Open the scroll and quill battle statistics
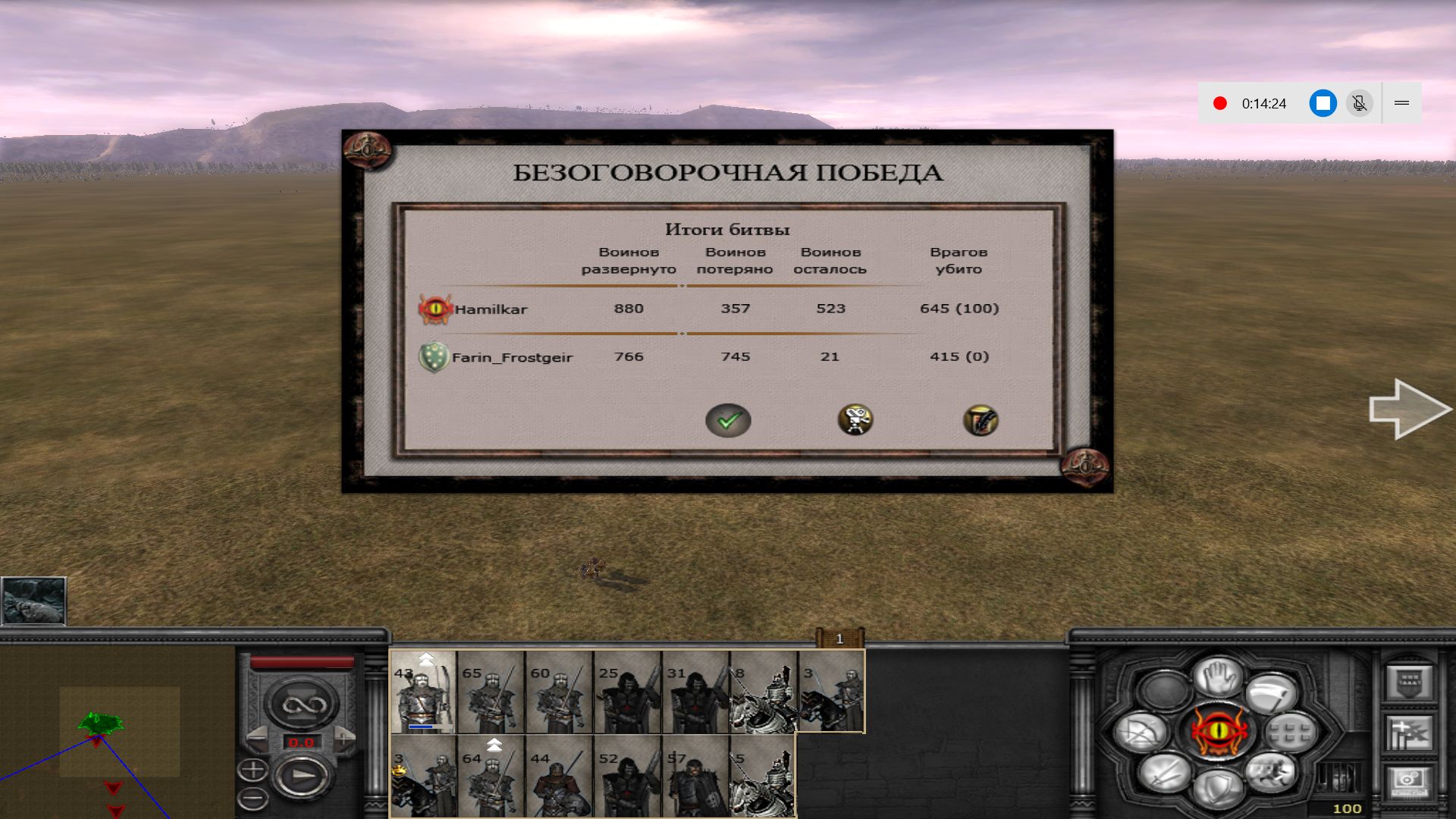This screenshot has height=819, width=1456. click(980, 420)
